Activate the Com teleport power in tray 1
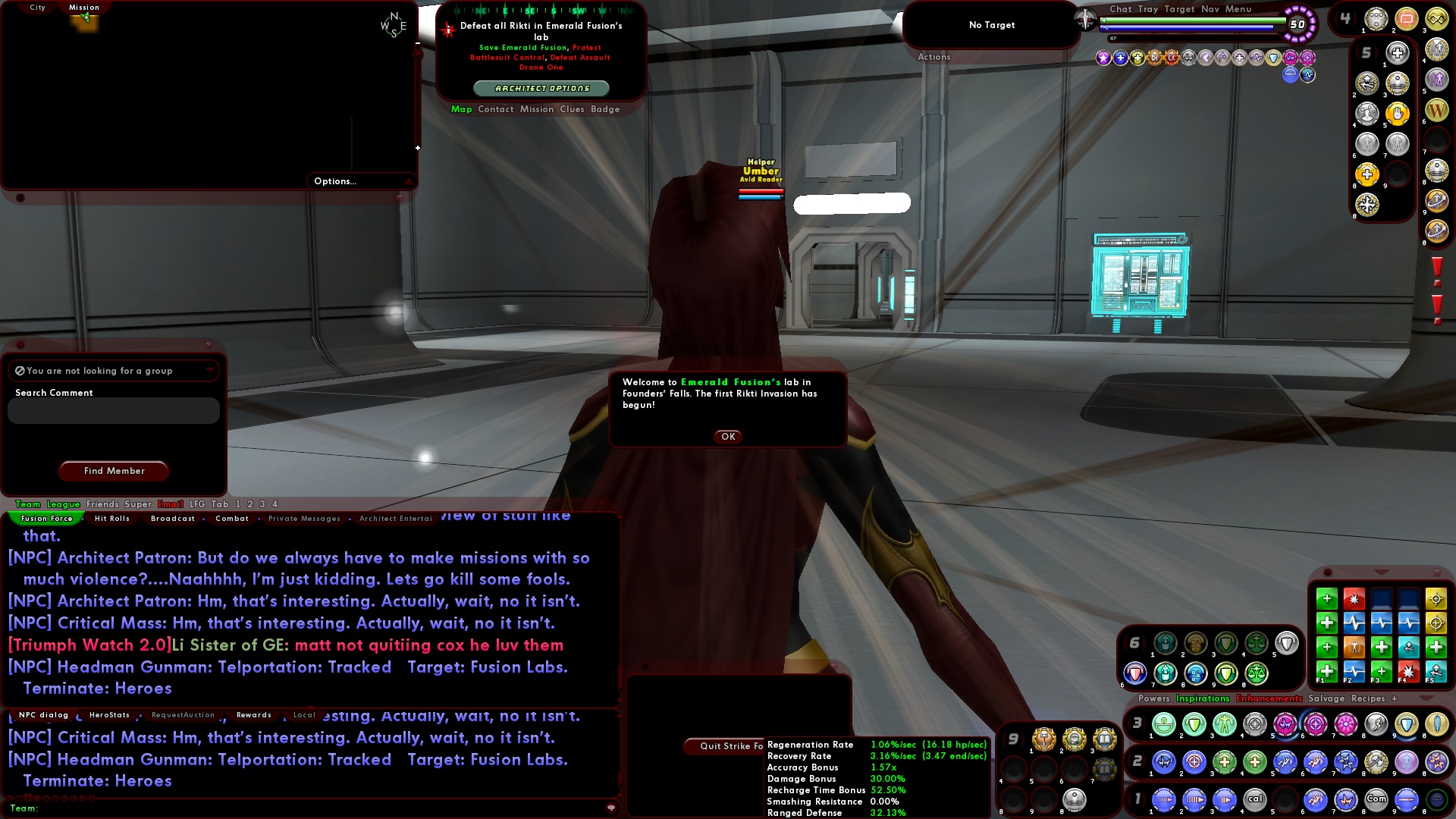The height and width of the screenshot is (819, 1456). (x=1376, y=799)
